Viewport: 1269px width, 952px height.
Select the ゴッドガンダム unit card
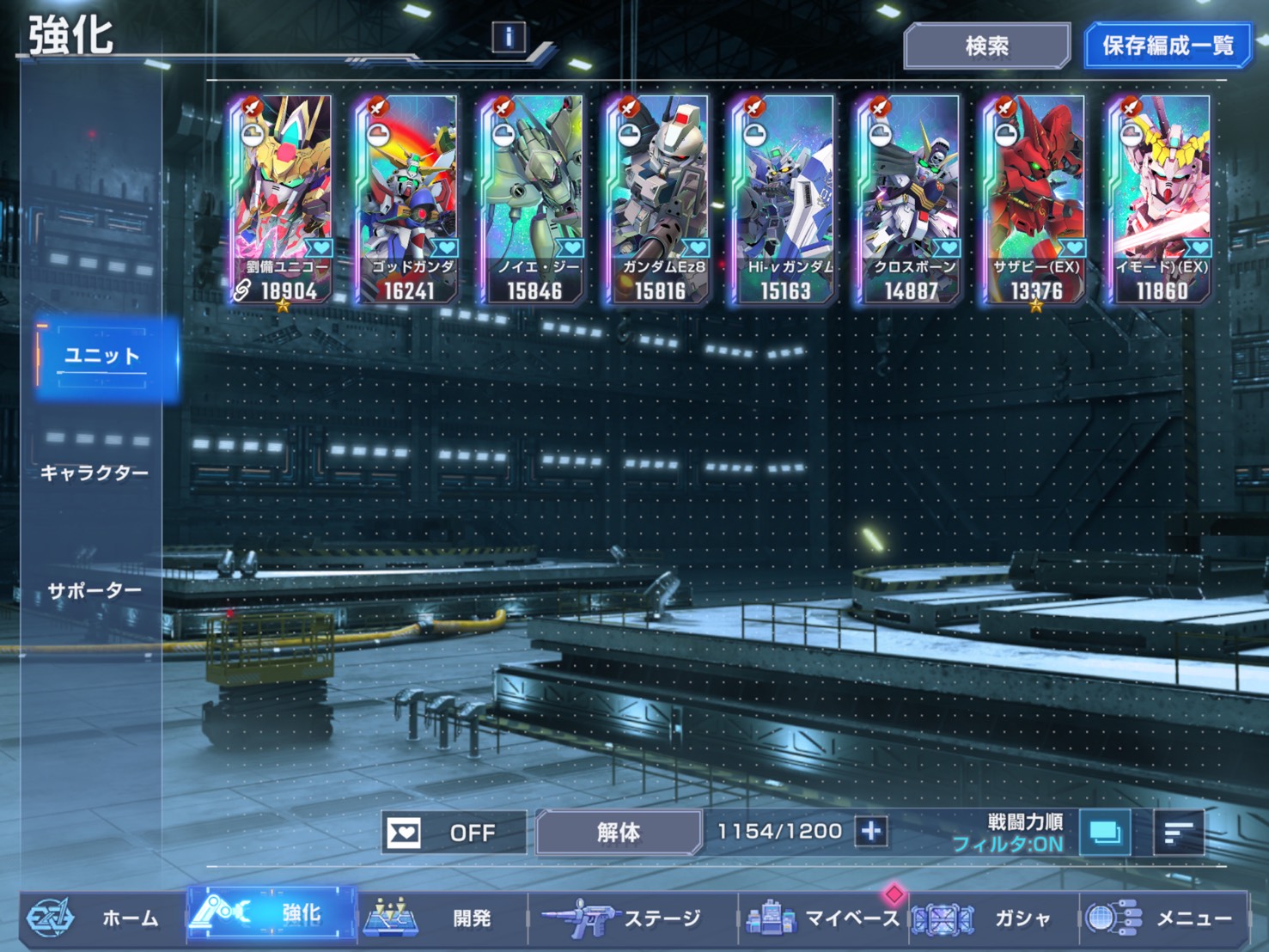(408, 199)
